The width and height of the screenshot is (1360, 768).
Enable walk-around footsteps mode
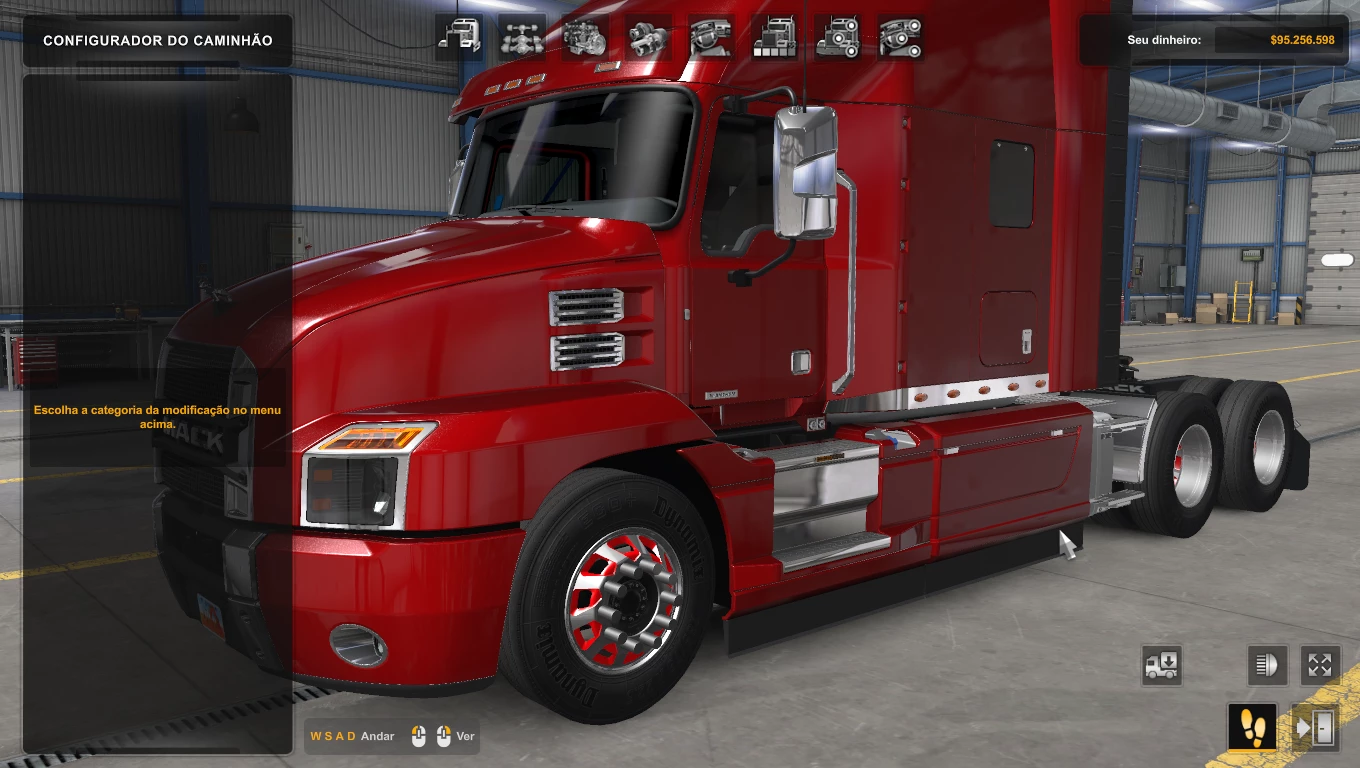click(x=1252, y=727)
